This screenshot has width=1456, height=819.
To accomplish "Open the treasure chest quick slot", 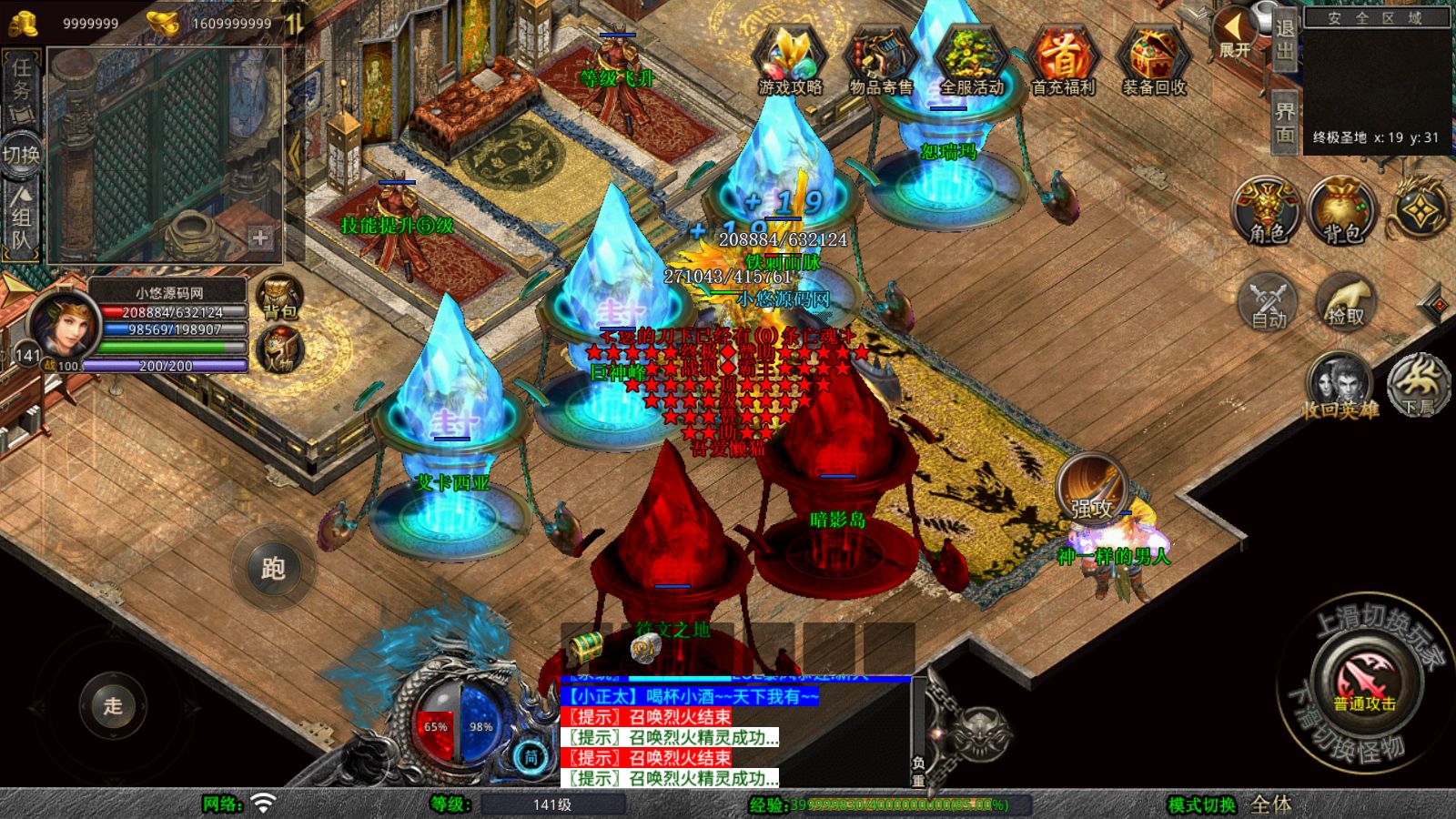I will click(x=585, y=647).
